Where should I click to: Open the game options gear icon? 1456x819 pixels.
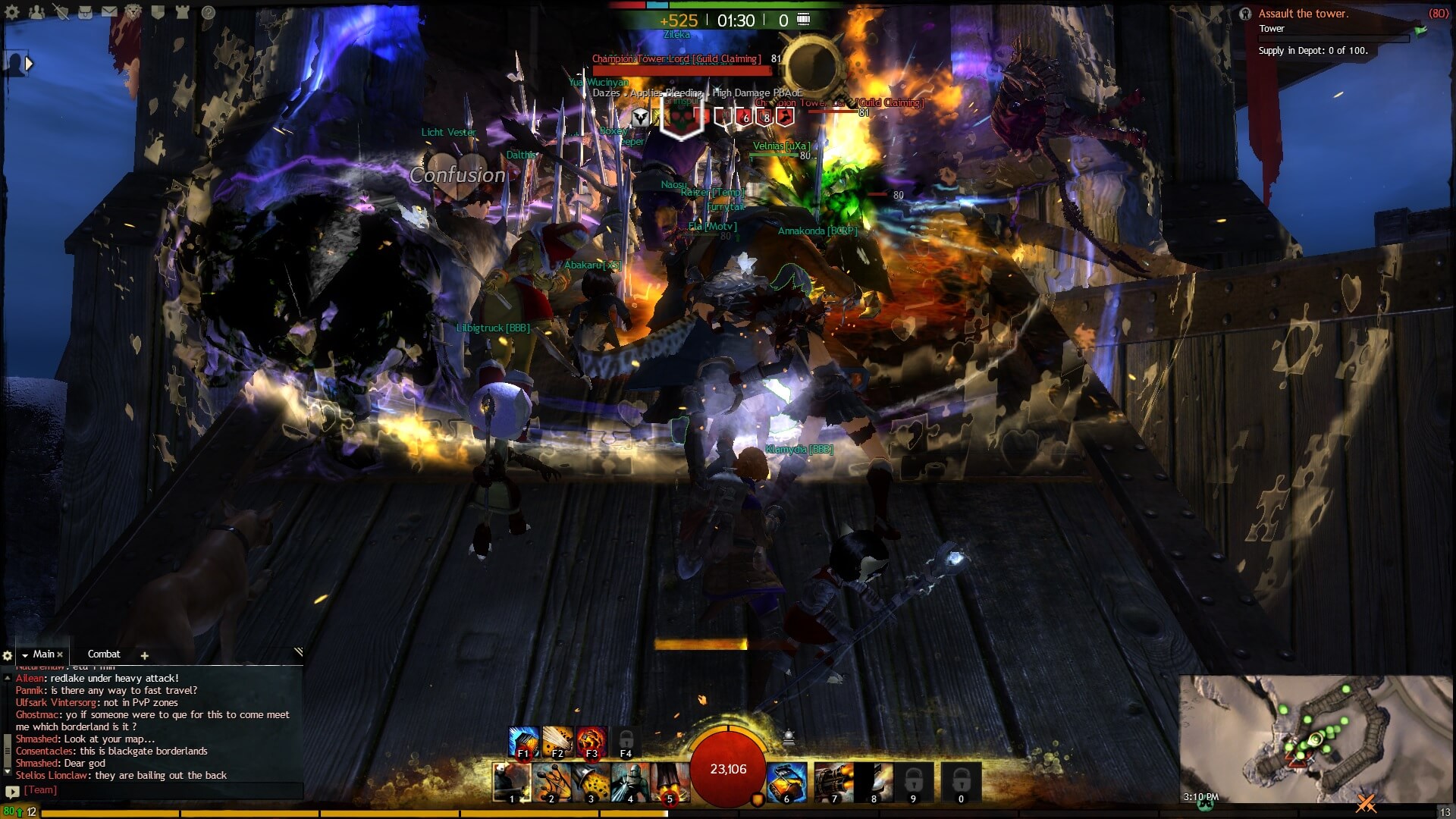[x=13, y=13]
